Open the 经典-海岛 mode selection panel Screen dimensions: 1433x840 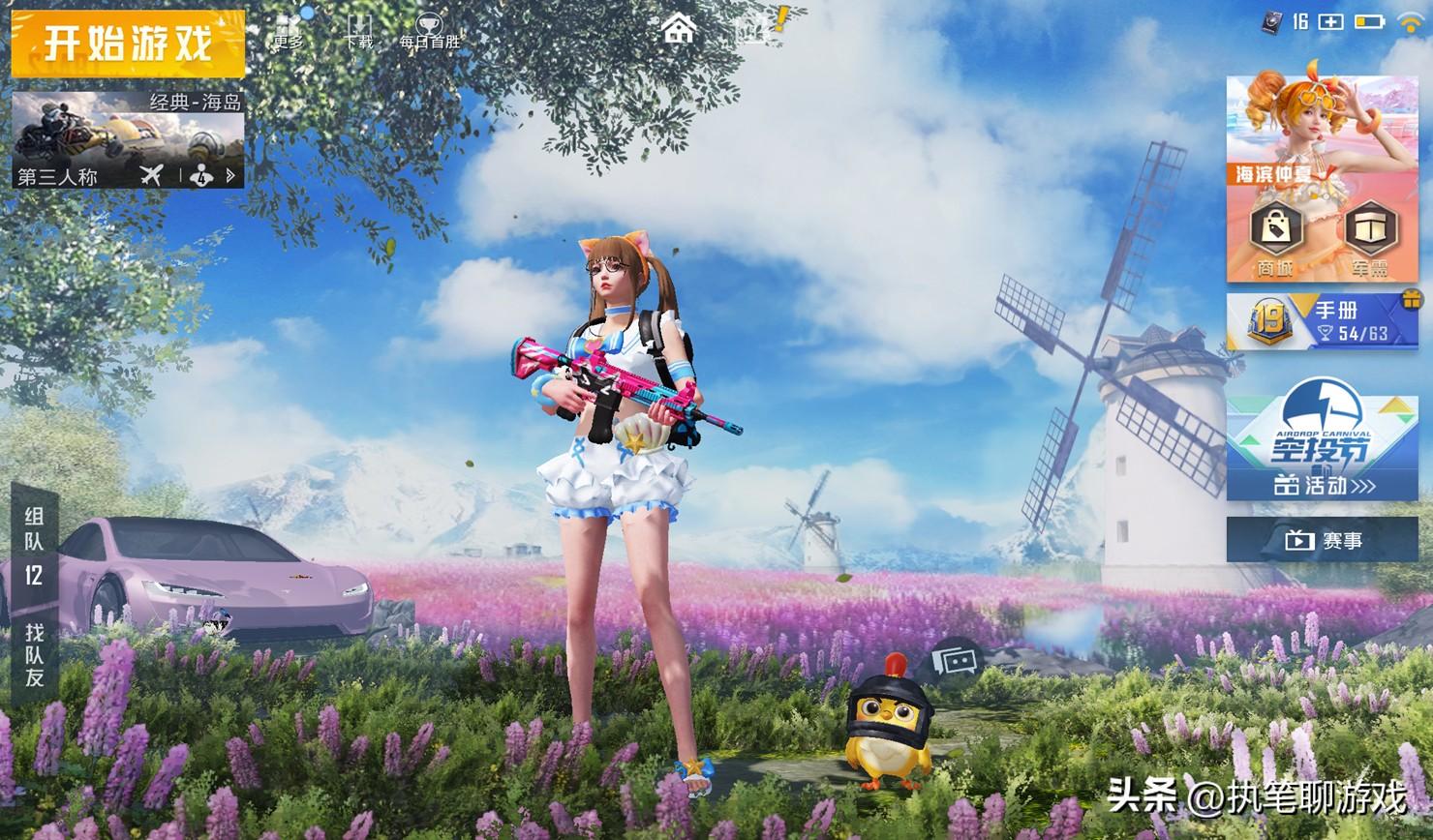[128, 128]
